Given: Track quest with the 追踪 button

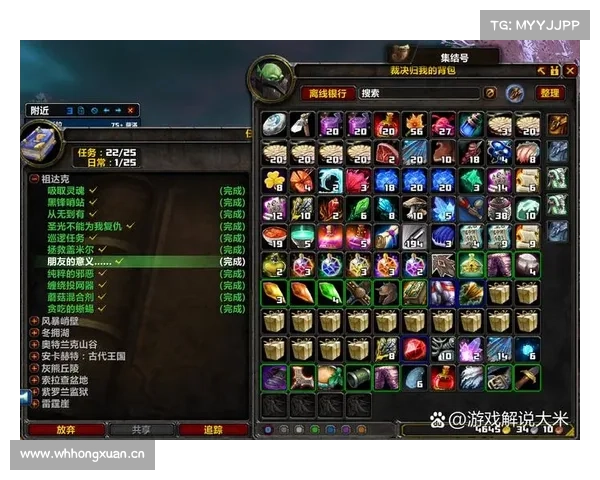Looking at the screenshot, I should click(x=213, y=430).
